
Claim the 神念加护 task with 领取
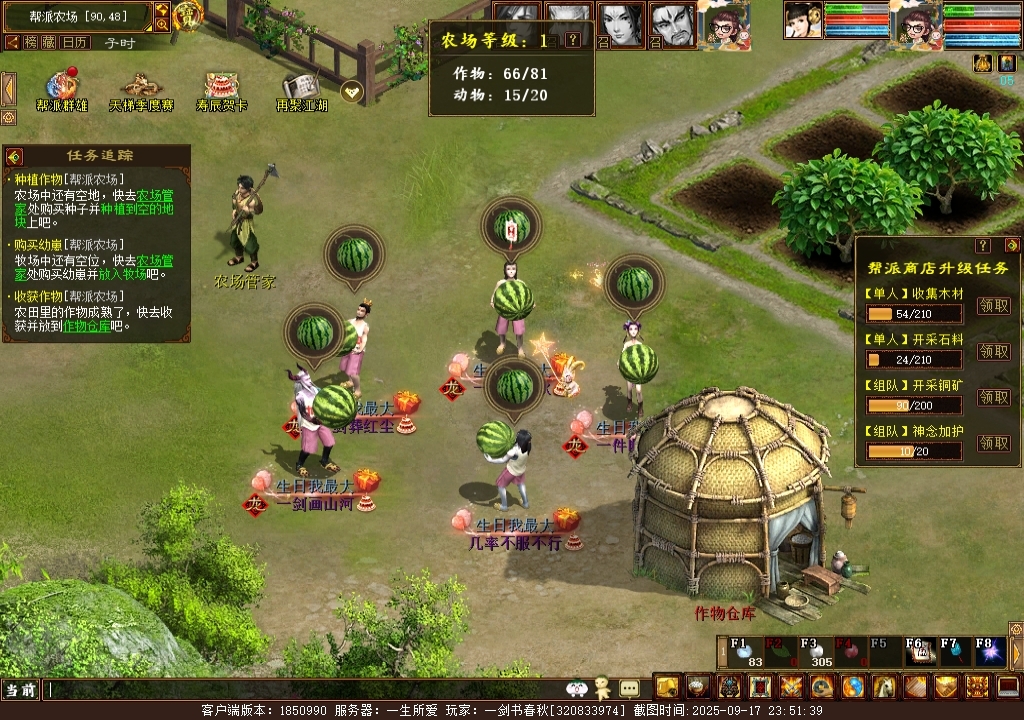tap(993, 443)
